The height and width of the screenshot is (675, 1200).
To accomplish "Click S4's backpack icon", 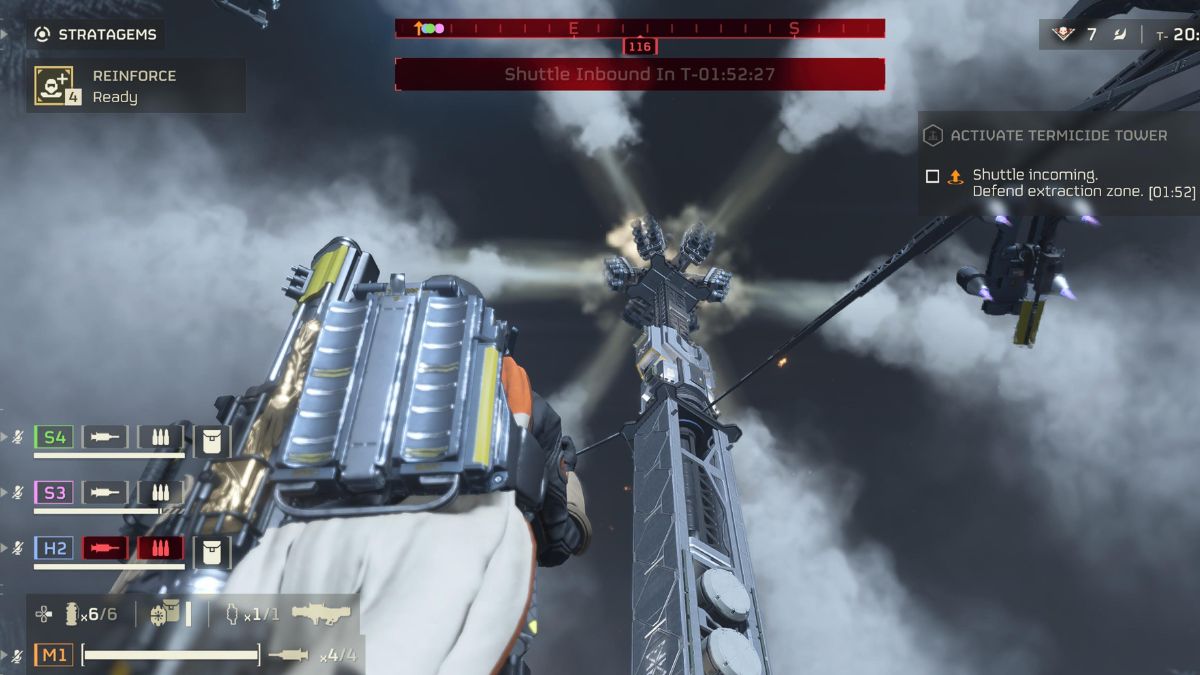I will click(x=212, y=438).
